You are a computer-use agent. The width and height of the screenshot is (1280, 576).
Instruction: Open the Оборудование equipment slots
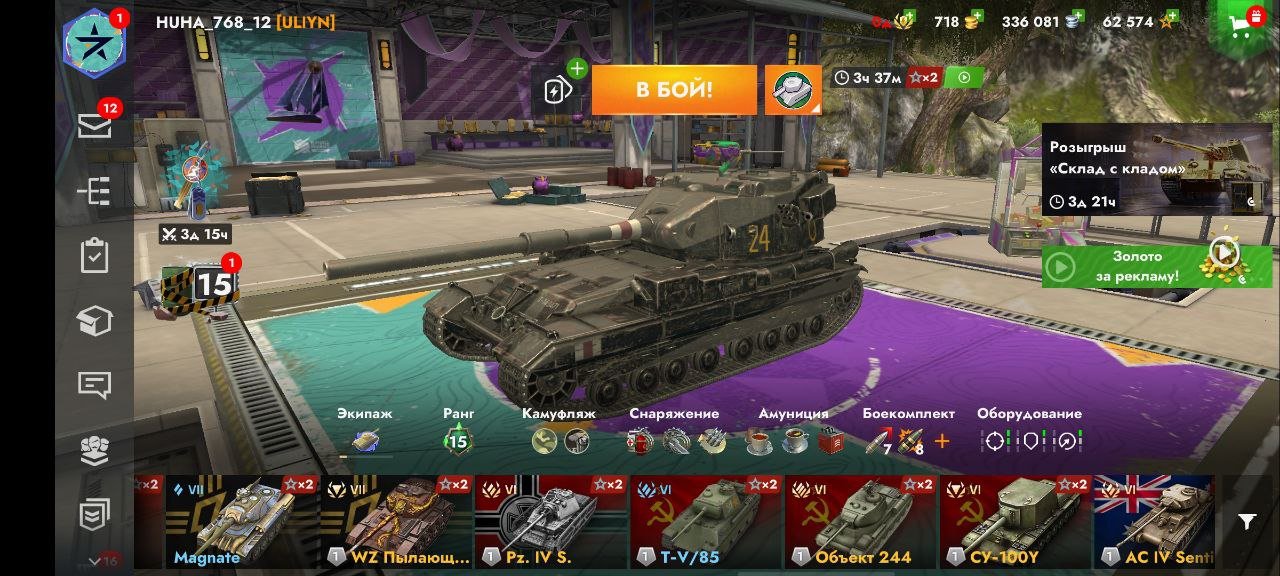[x=1029, y=431]
